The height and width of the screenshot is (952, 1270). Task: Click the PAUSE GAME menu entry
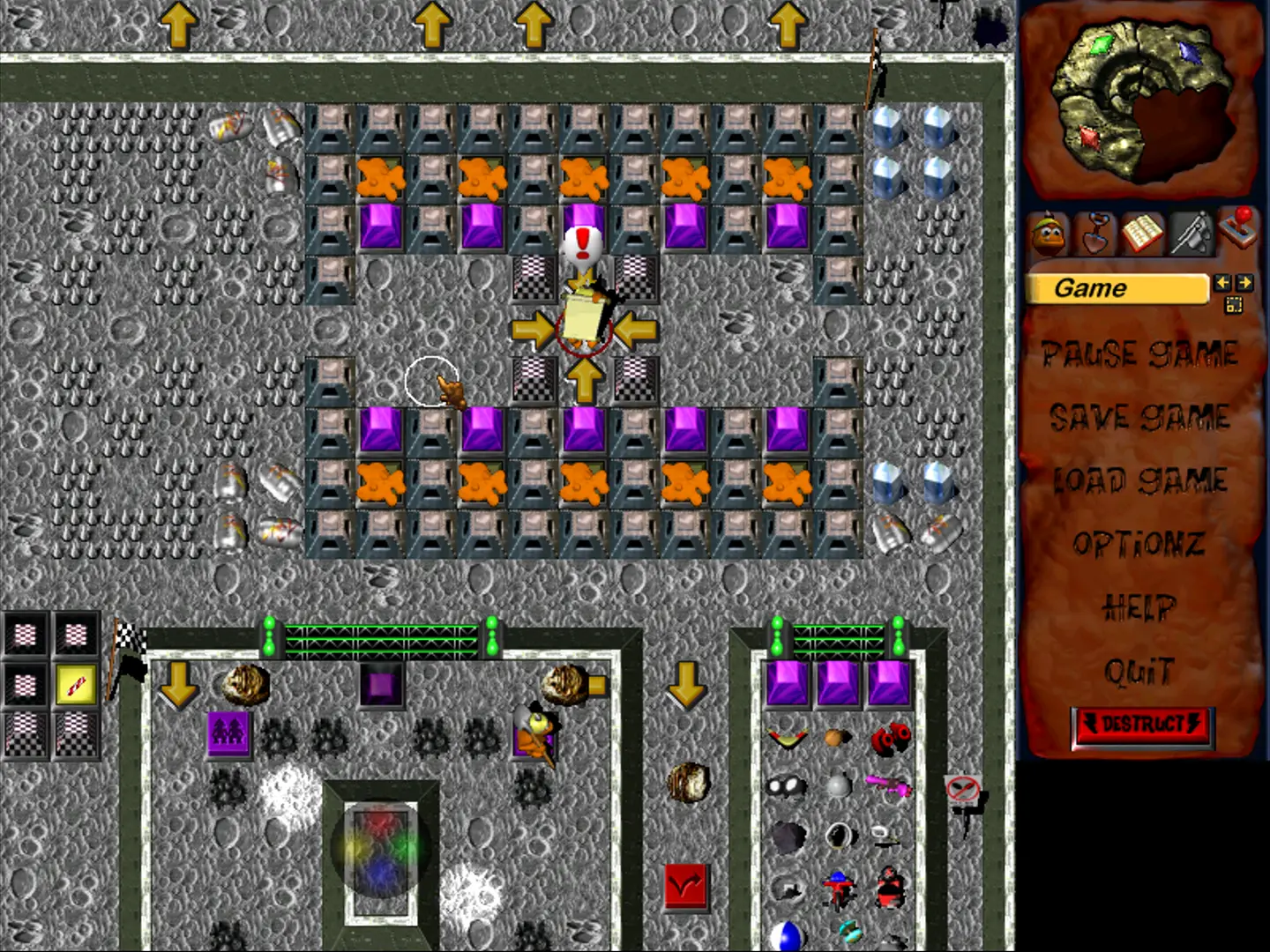pyautogui.click(x=1139, y=354)
